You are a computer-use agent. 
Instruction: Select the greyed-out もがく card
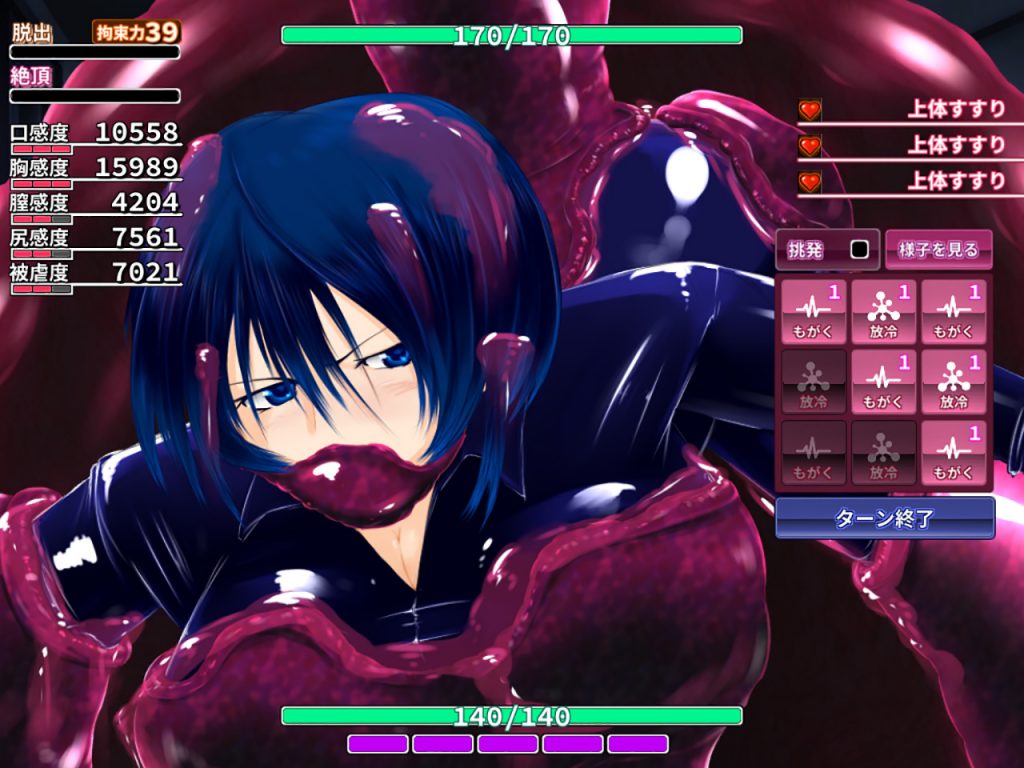click(813, 453)
